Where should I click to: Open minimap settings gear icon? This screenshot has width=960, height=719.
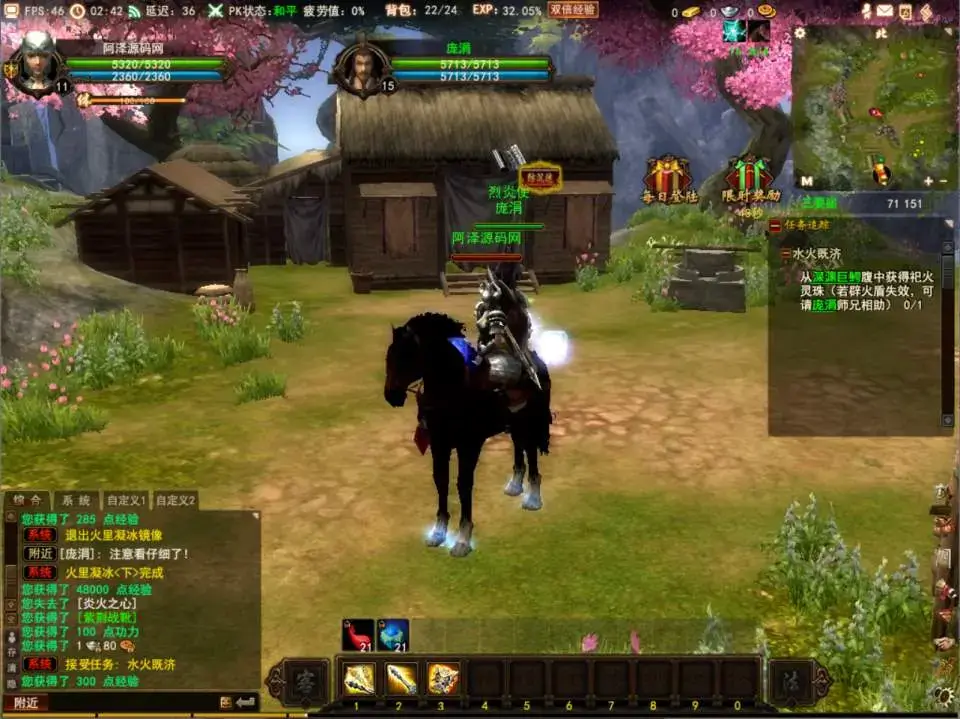point(800,33)
